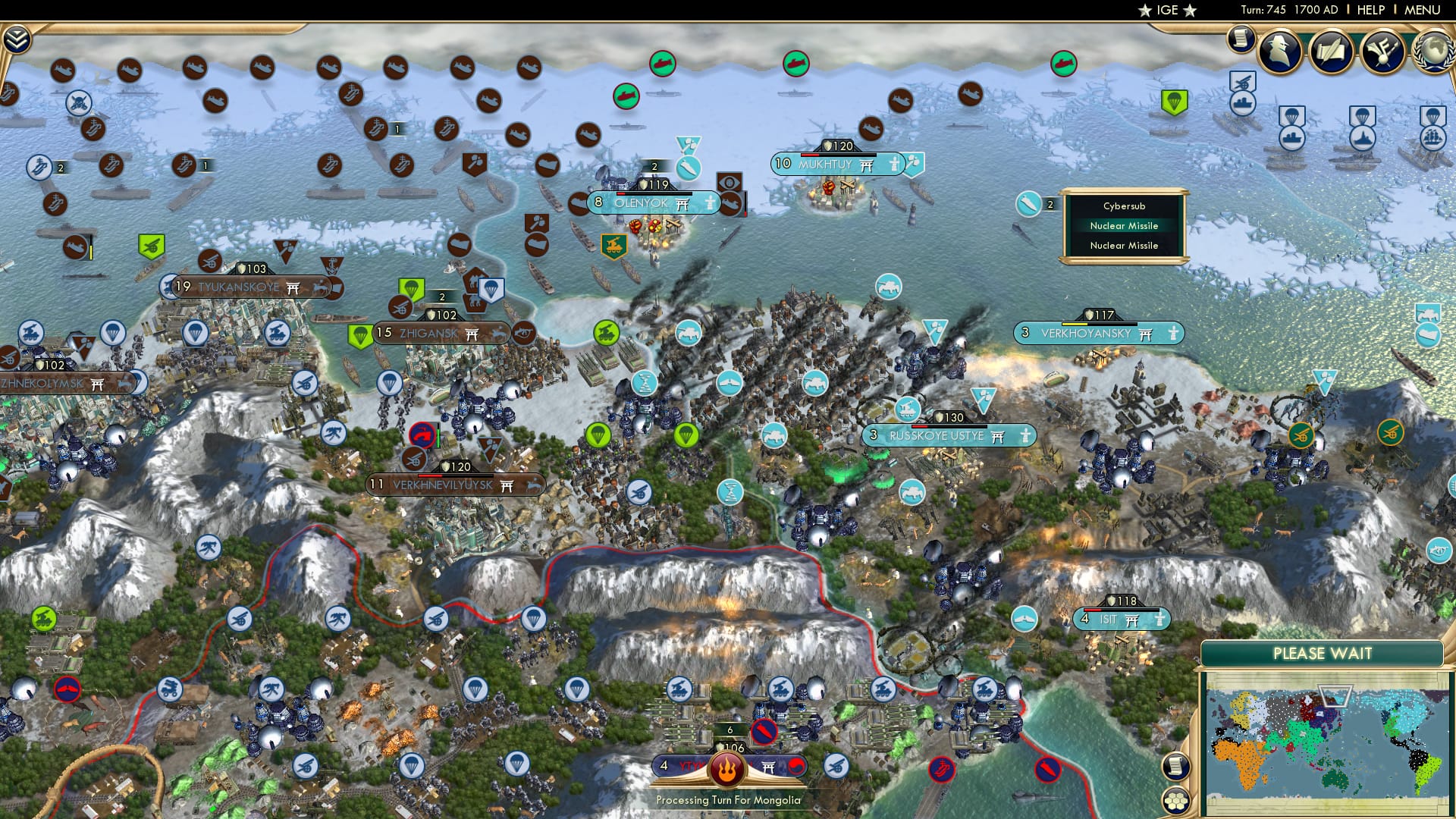
Task: Collapse the unit panel chevron at top left
Action: 17,37
